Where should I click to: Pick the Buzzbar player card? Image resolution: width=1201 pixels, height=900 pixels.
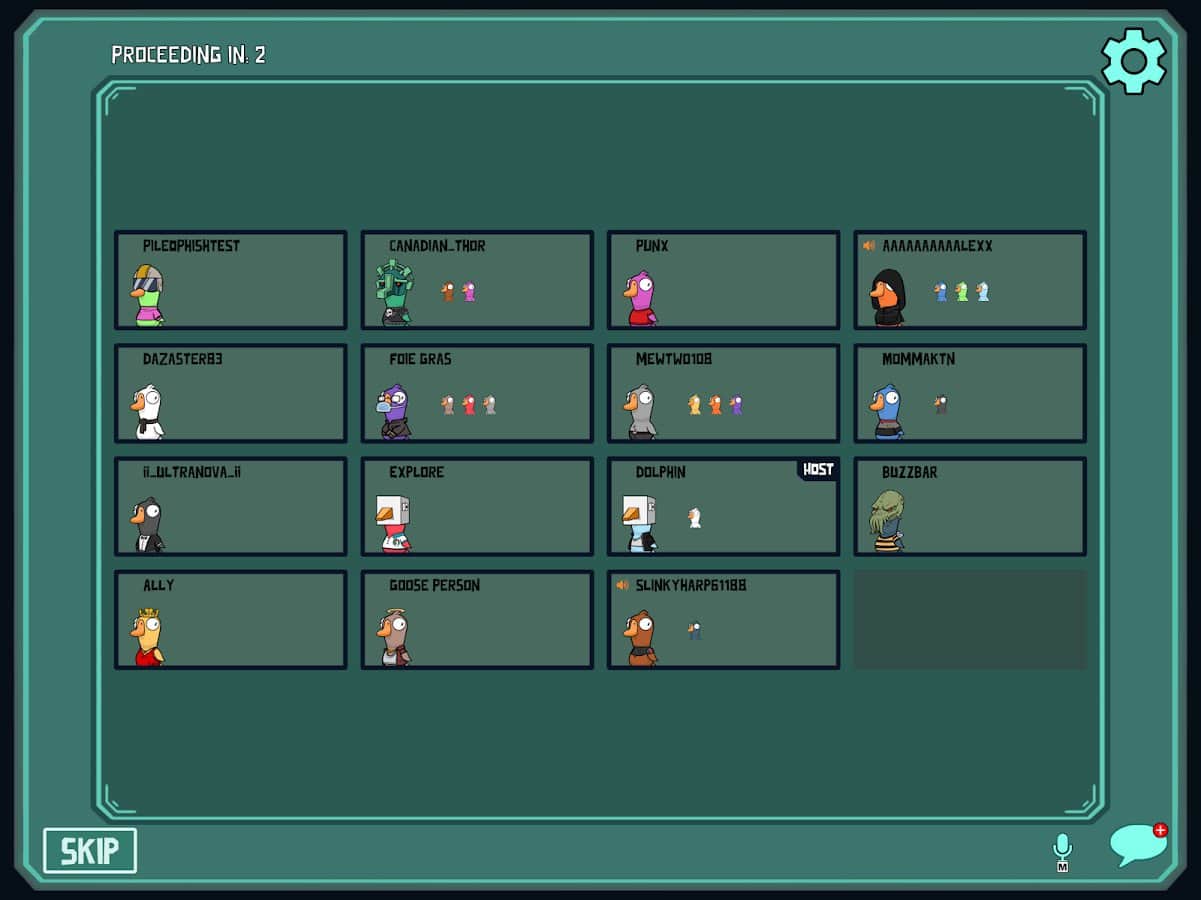[970, 506]
